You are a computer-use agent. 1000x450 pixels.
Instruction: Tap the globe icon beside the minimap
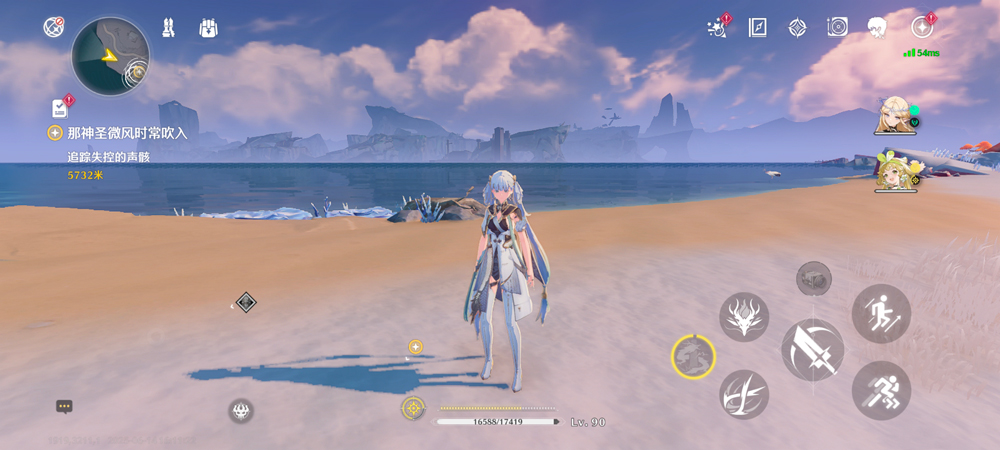point(54,27)
